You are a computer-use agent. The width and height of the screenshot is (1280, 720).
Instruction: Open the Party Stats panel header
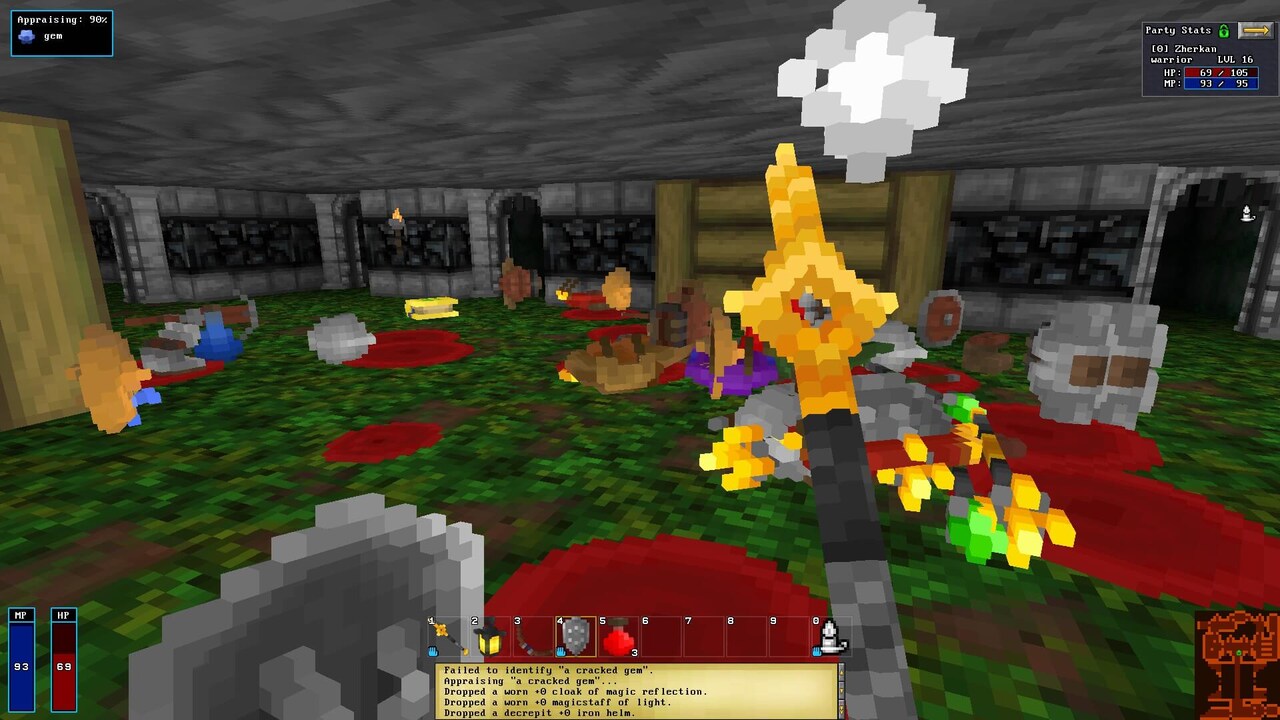tap(1180, 31)
